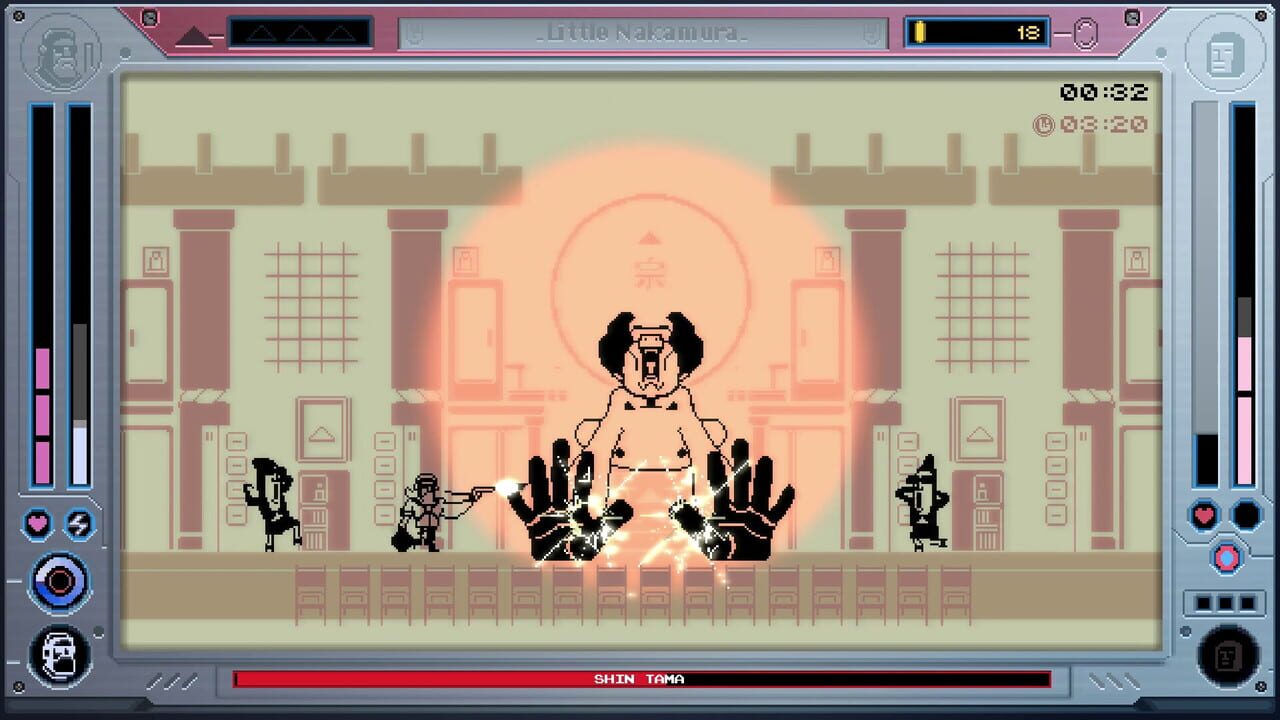1280x720 pixels.
Task: Click the lightning bolt icon on the left panel
Action: click(x=79, y=524)
